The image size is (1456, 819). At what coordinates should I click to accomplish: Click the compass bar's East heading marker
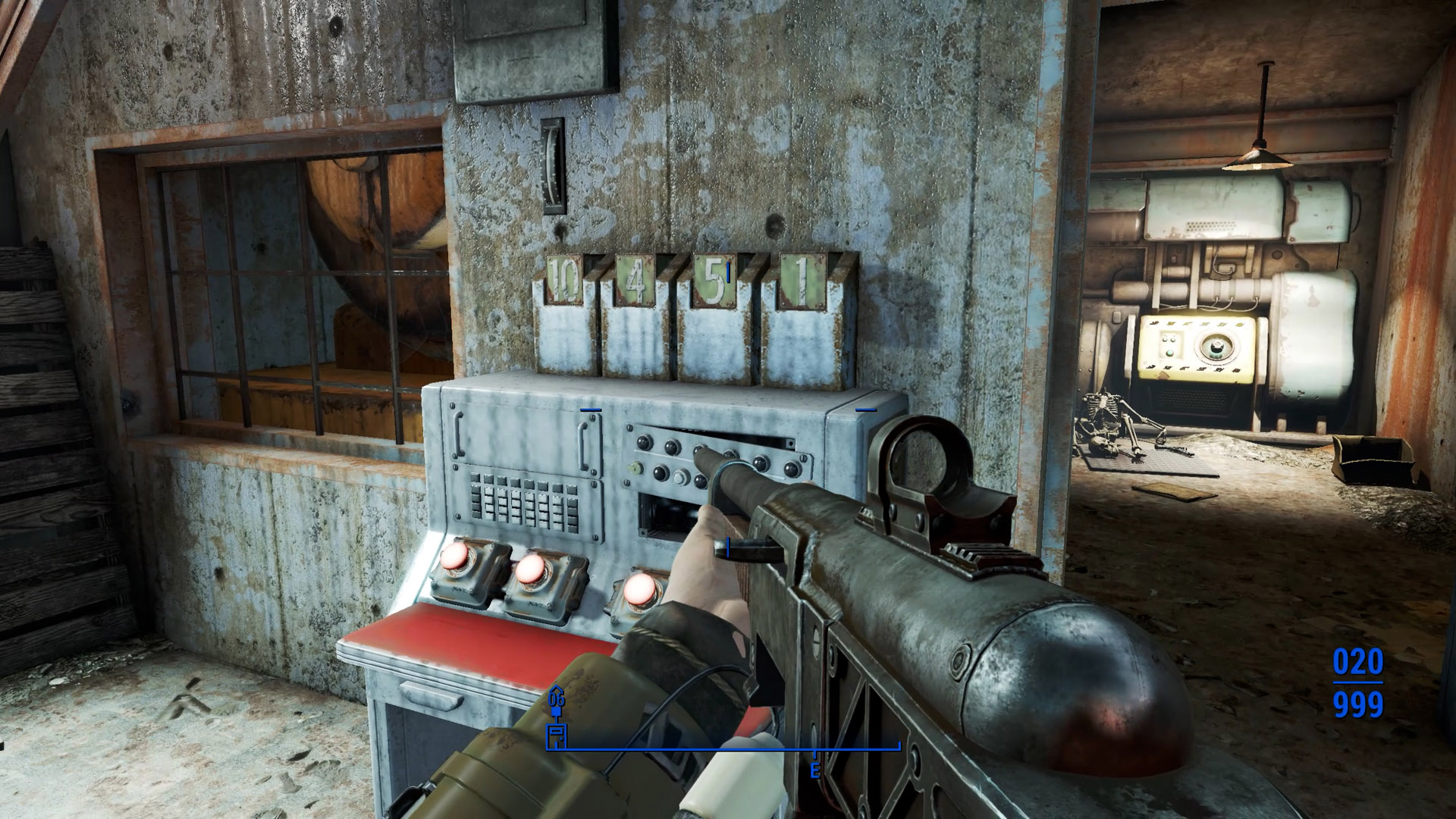tap(815, 771)
